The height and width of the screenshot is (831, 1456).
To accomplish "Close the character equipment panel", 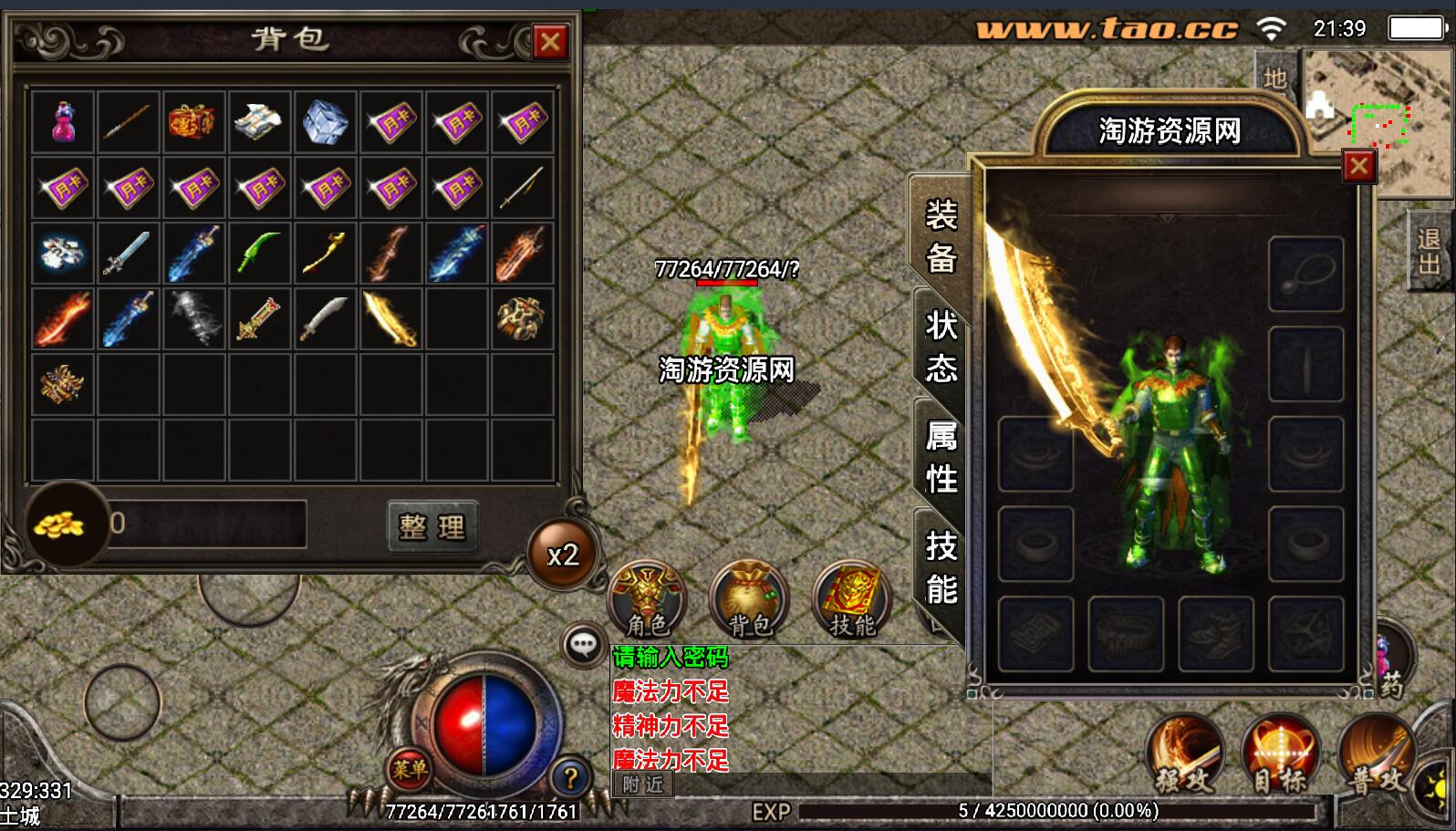I will (x=1358, y=166).
